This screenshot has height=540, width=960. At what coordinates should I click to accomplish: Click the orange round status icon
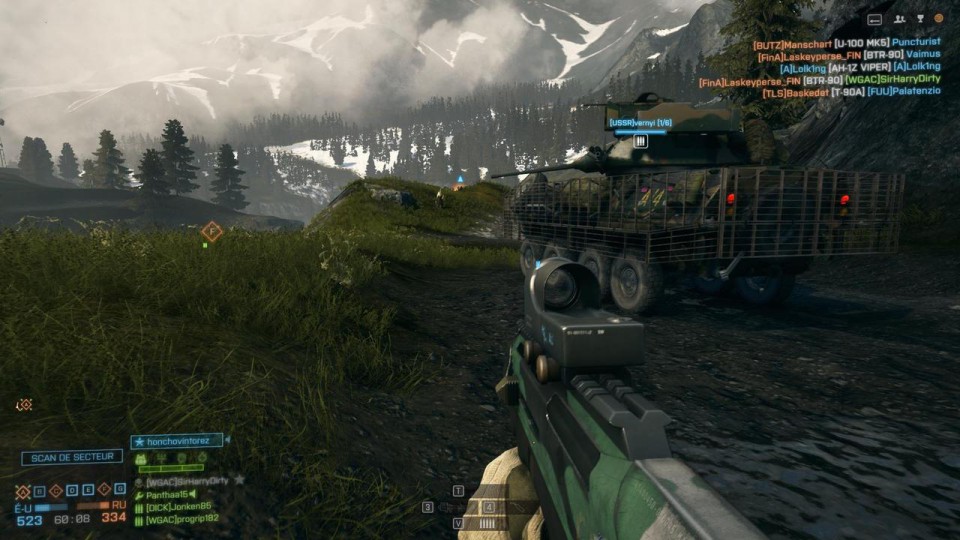[x=938, y=18]
